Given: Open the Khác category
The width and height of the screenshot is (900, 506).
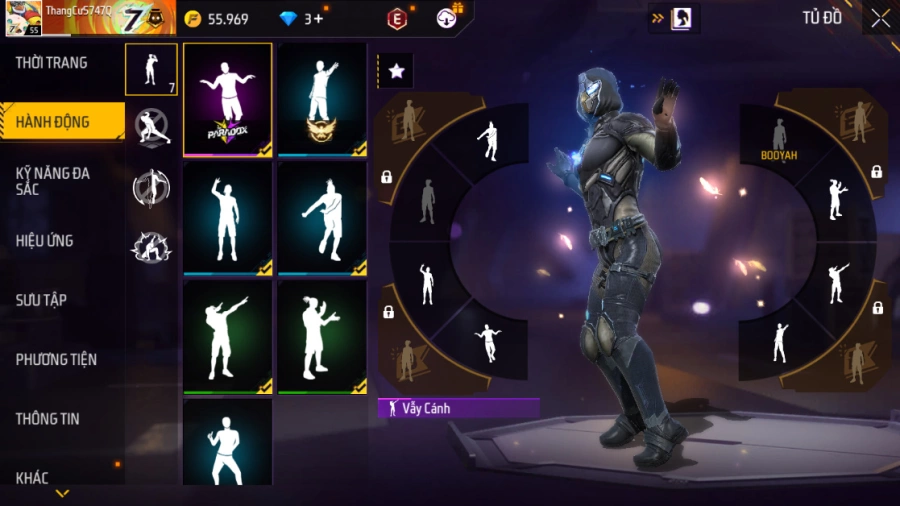Looking at the screenshot, I should pyautogui.click(x=32, y=478).
